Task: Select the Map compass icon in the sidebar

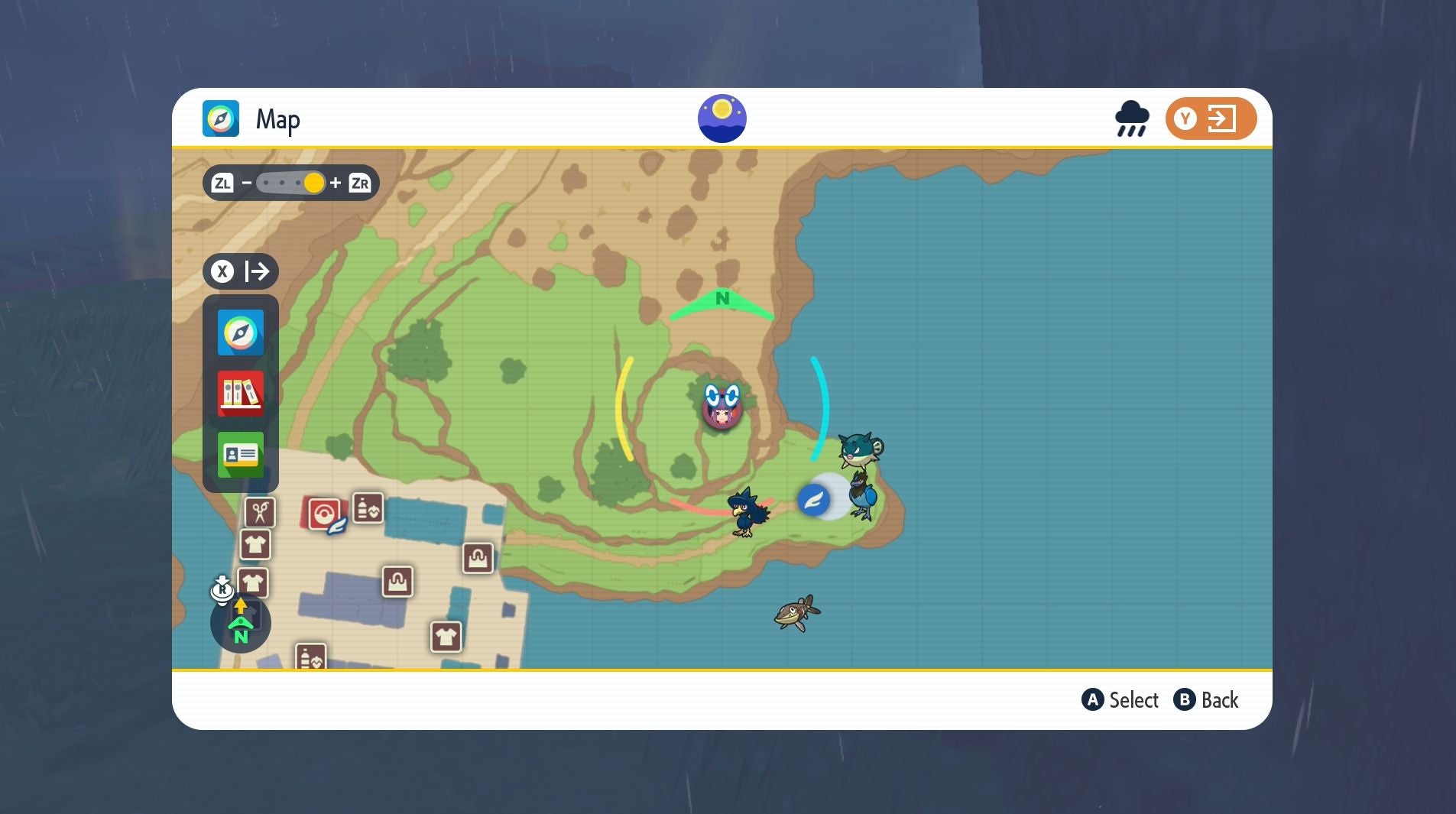Action: (x=240, y=332)
